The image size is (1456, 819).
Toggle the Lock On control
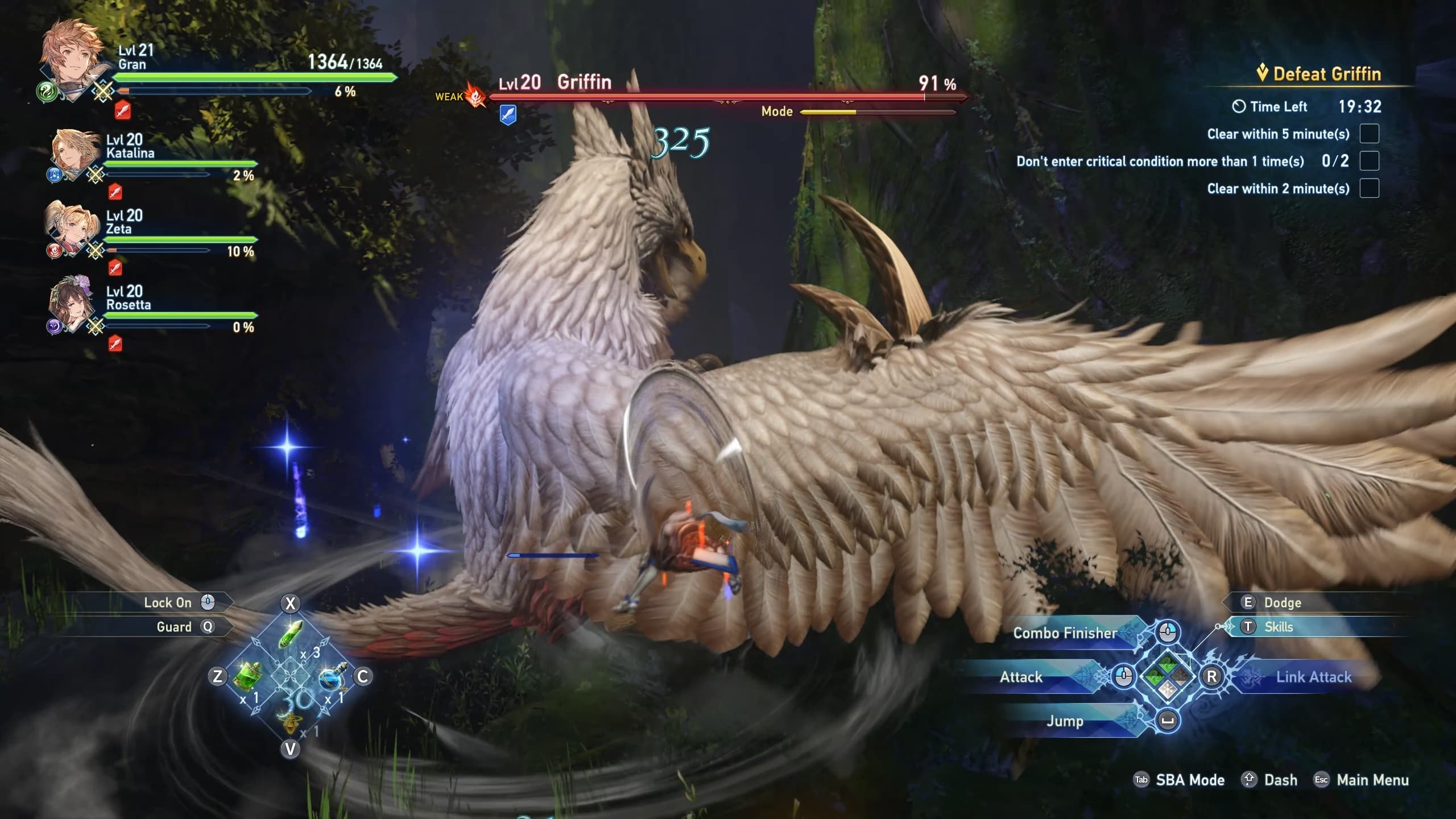pos(168,602)
